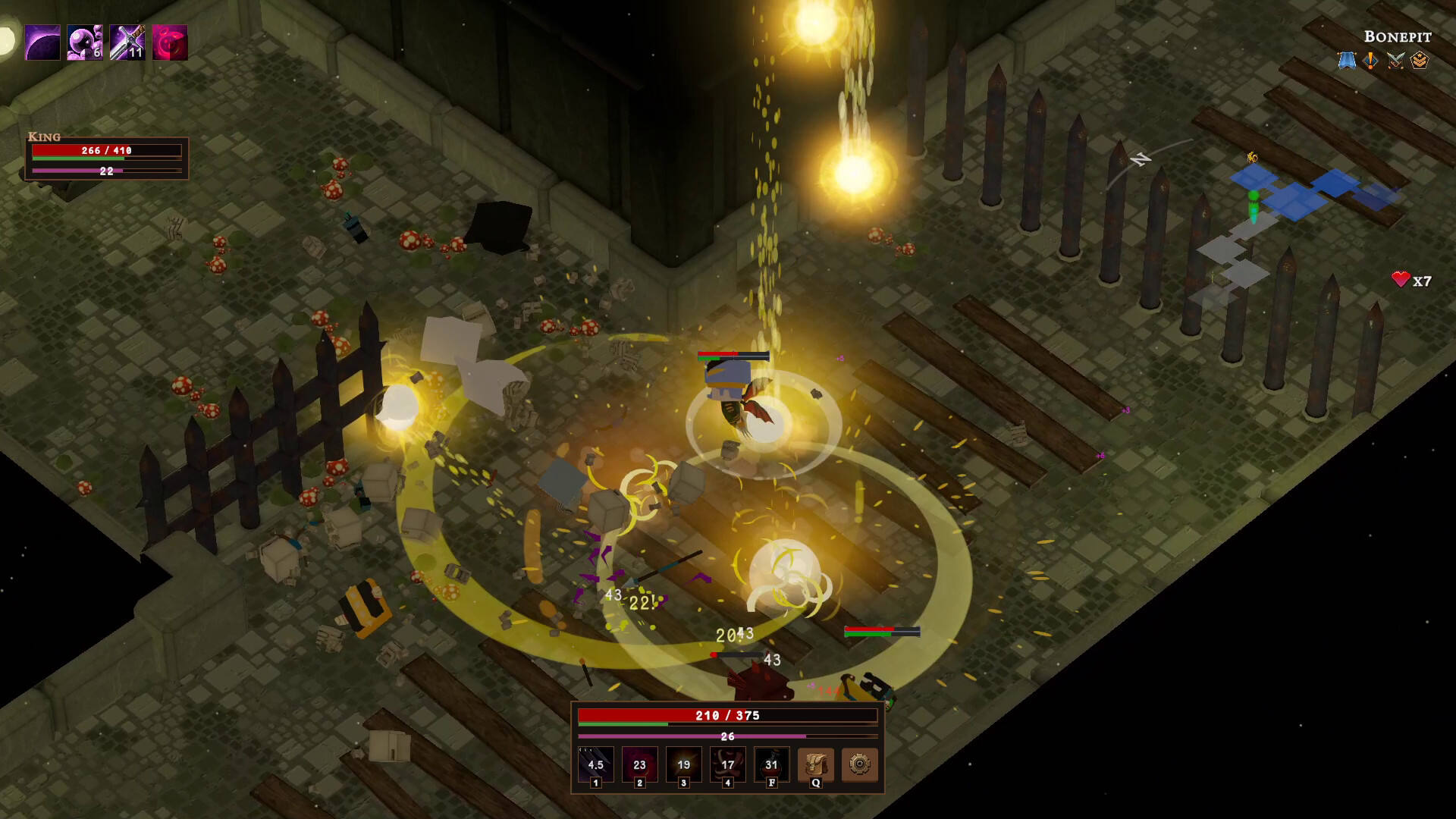This screenshot has width=1456, height=819.
Task: Click the gold rank chevron badge
Action: (1420, 60)
